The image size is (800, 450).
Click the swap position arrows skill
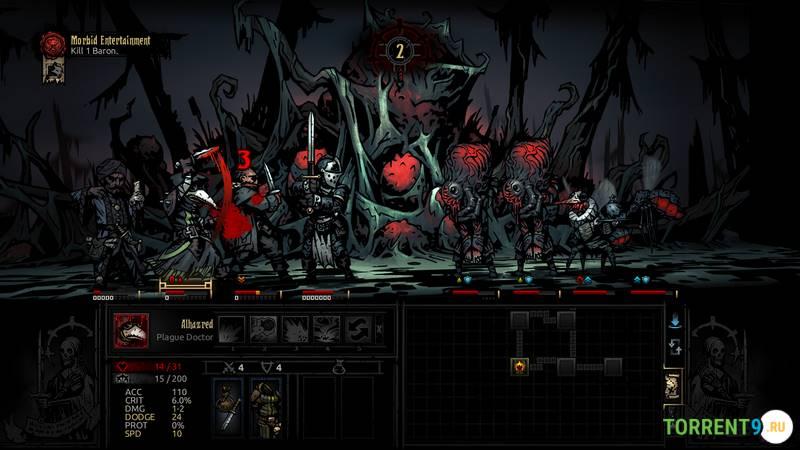(x=358, y=329)
